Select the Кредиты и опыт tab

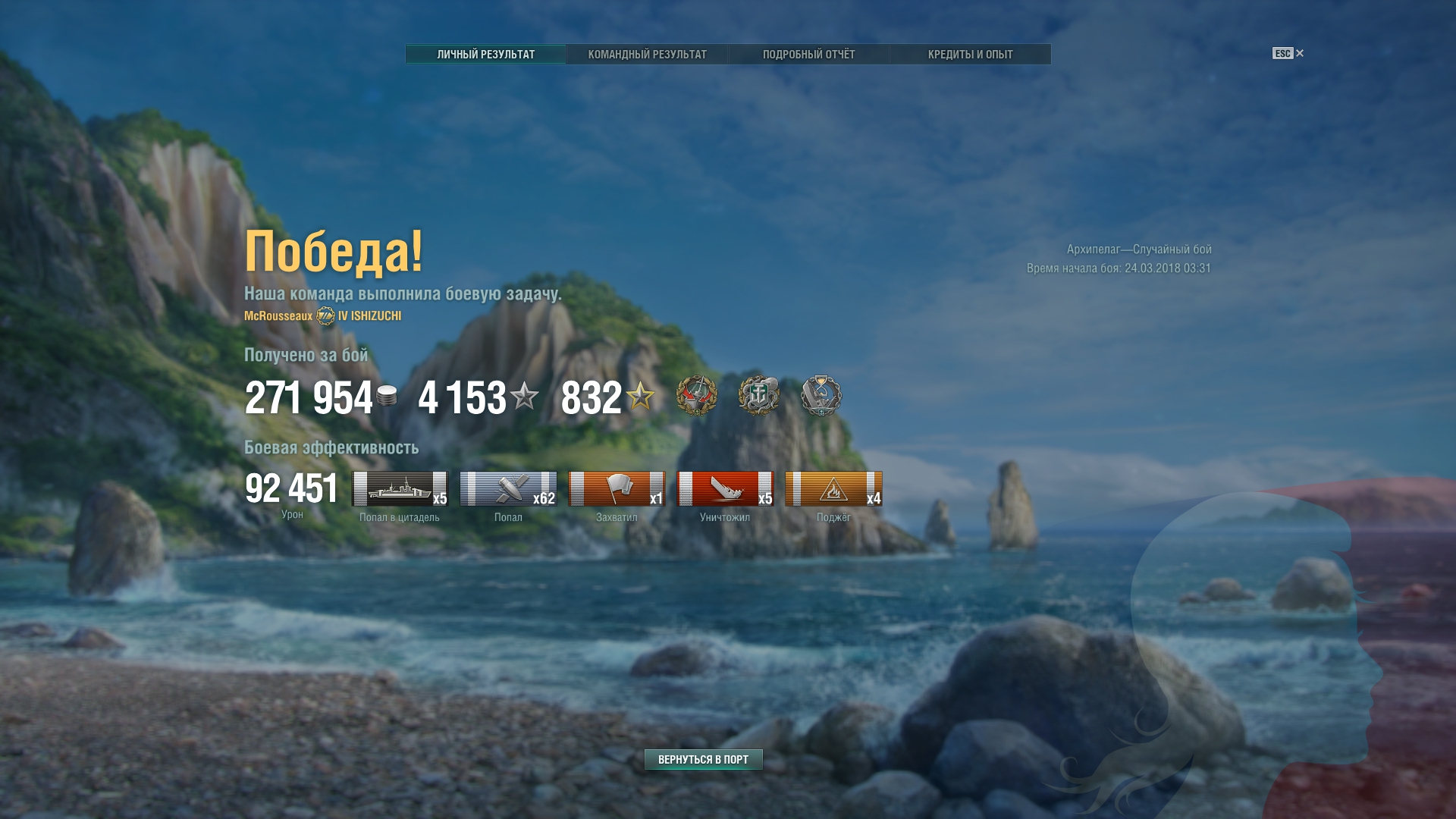(x=970, y=55)
